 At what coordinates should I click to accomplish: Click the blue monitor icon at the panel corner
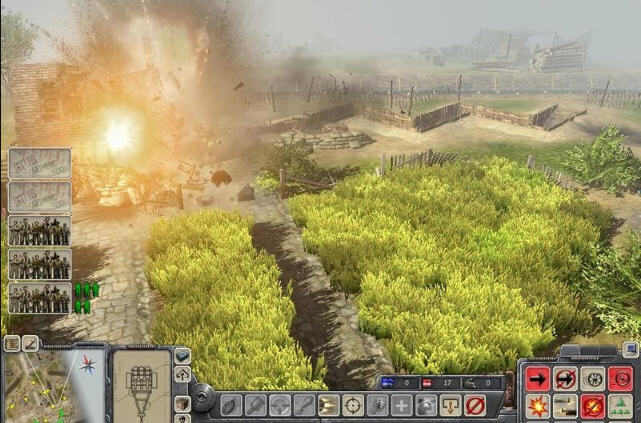coord(630,349)
